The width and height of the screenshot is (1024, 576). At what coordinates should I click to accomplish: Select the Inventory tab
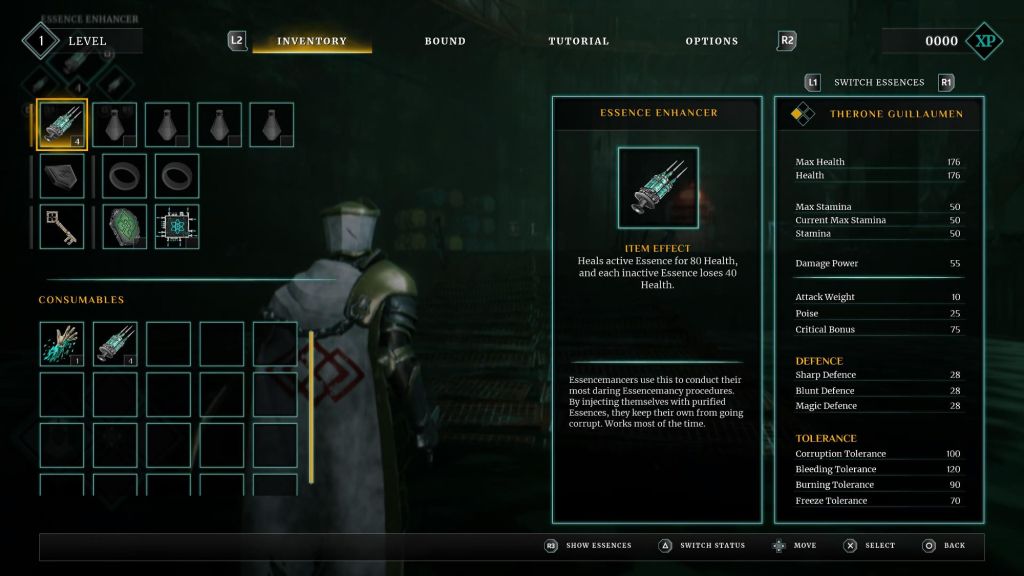(x=312, y=41)
